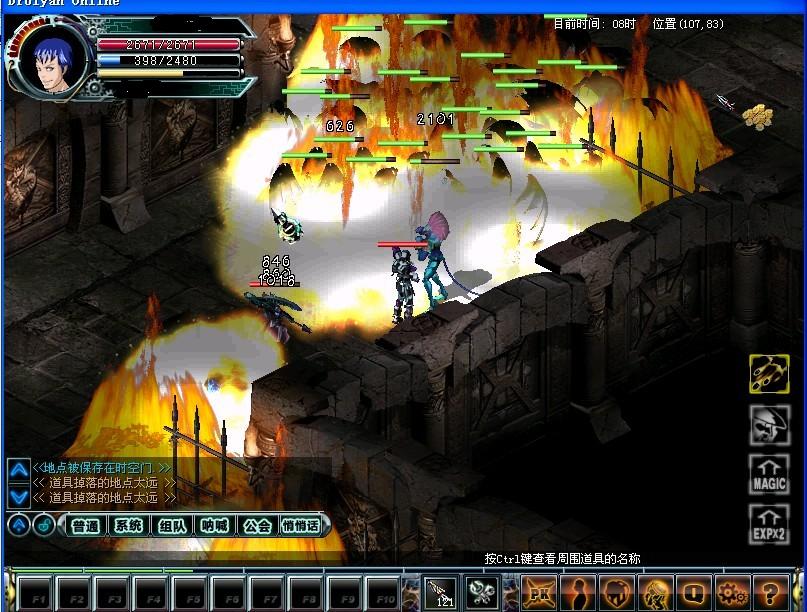Image resolution: width=807 pixels, height=612 pixels.
Task: Choose the 呐喊 shout channel
Action: tap(214, 526)
